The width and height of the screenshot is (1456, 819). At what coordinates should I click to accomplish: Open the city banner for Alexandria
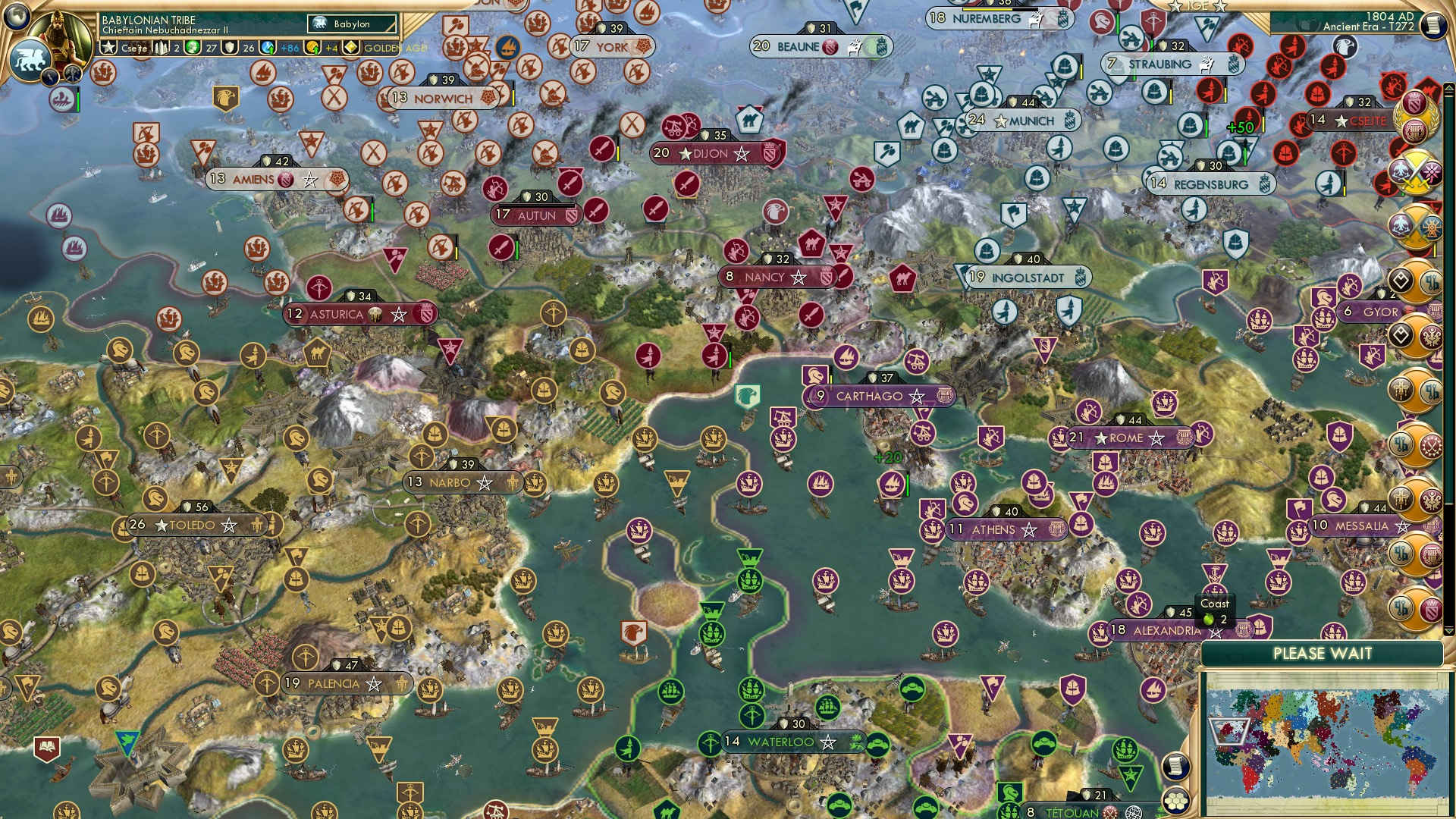click(x=1169, y=629)
